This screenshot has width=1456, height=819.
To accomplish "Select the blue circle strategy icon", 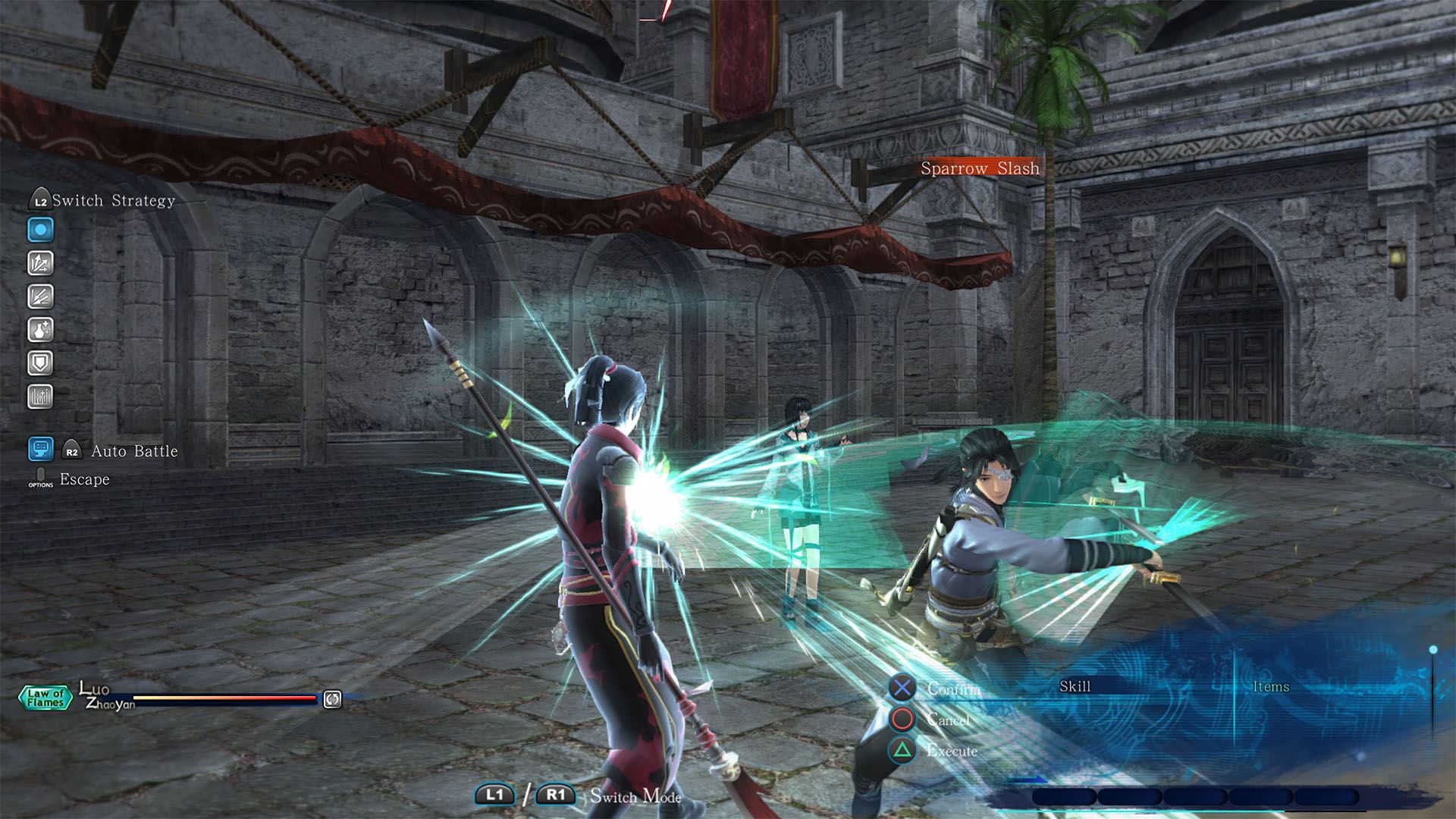I will (x=41, y=230).
